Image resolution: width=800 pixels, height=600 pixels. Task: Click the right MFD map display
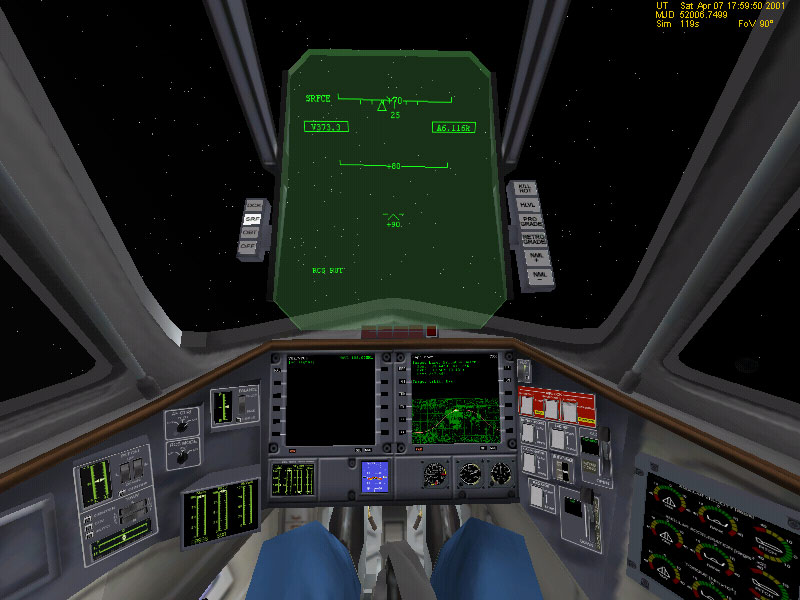(x=455, y=400)
